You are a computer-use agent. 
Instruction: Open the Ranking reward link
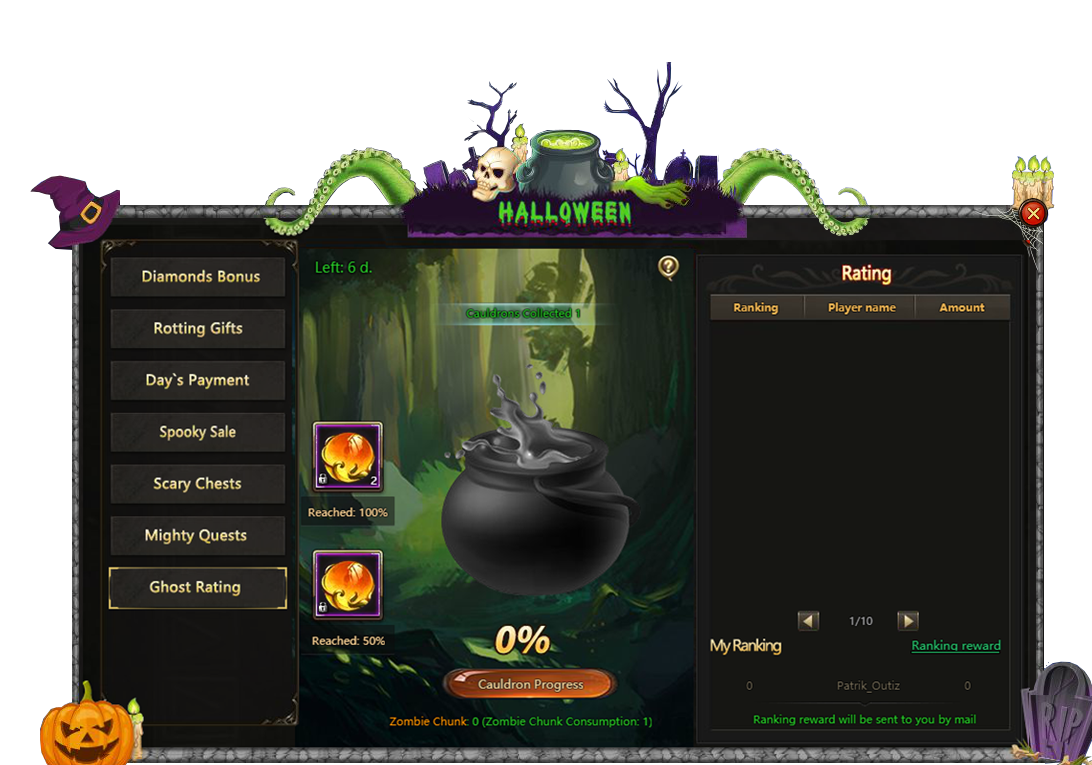[956, 646]
